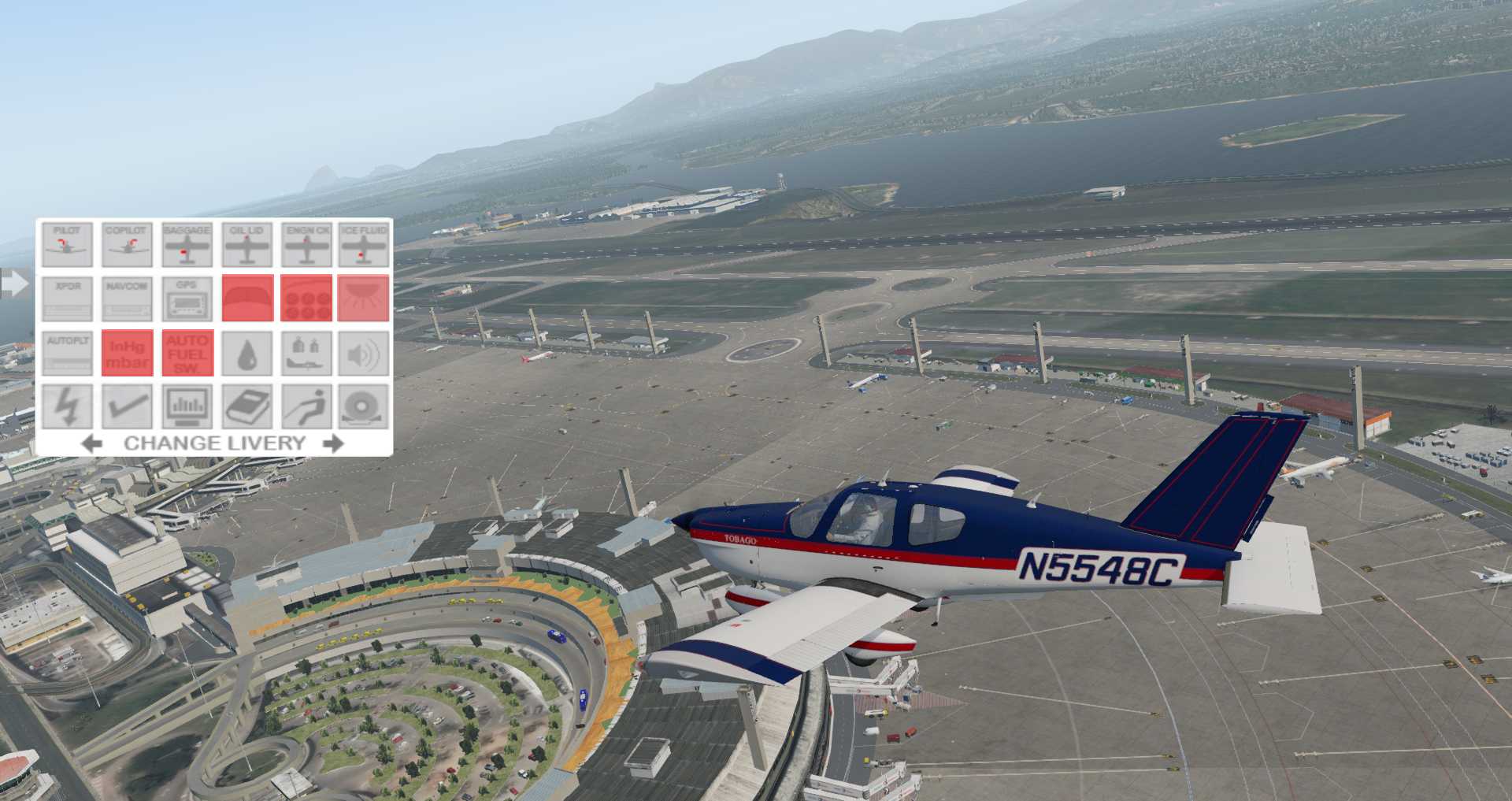Click the ICE FLUID button
Image resolution: width=1512 pixels, height=801 pixels.
[x=364, y=244]
